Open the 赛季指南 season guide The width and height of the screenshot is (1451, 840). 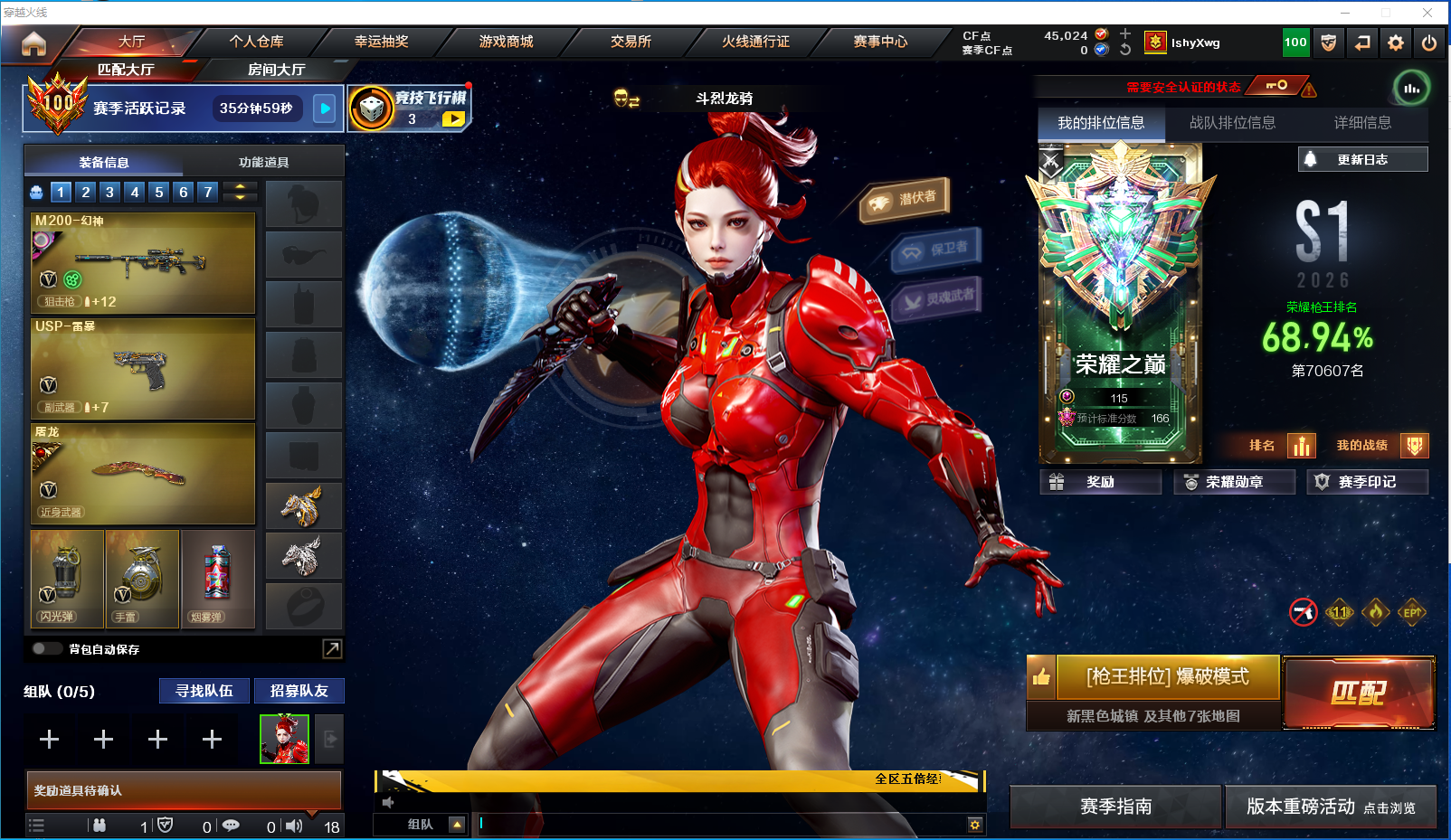[1115, 807]
